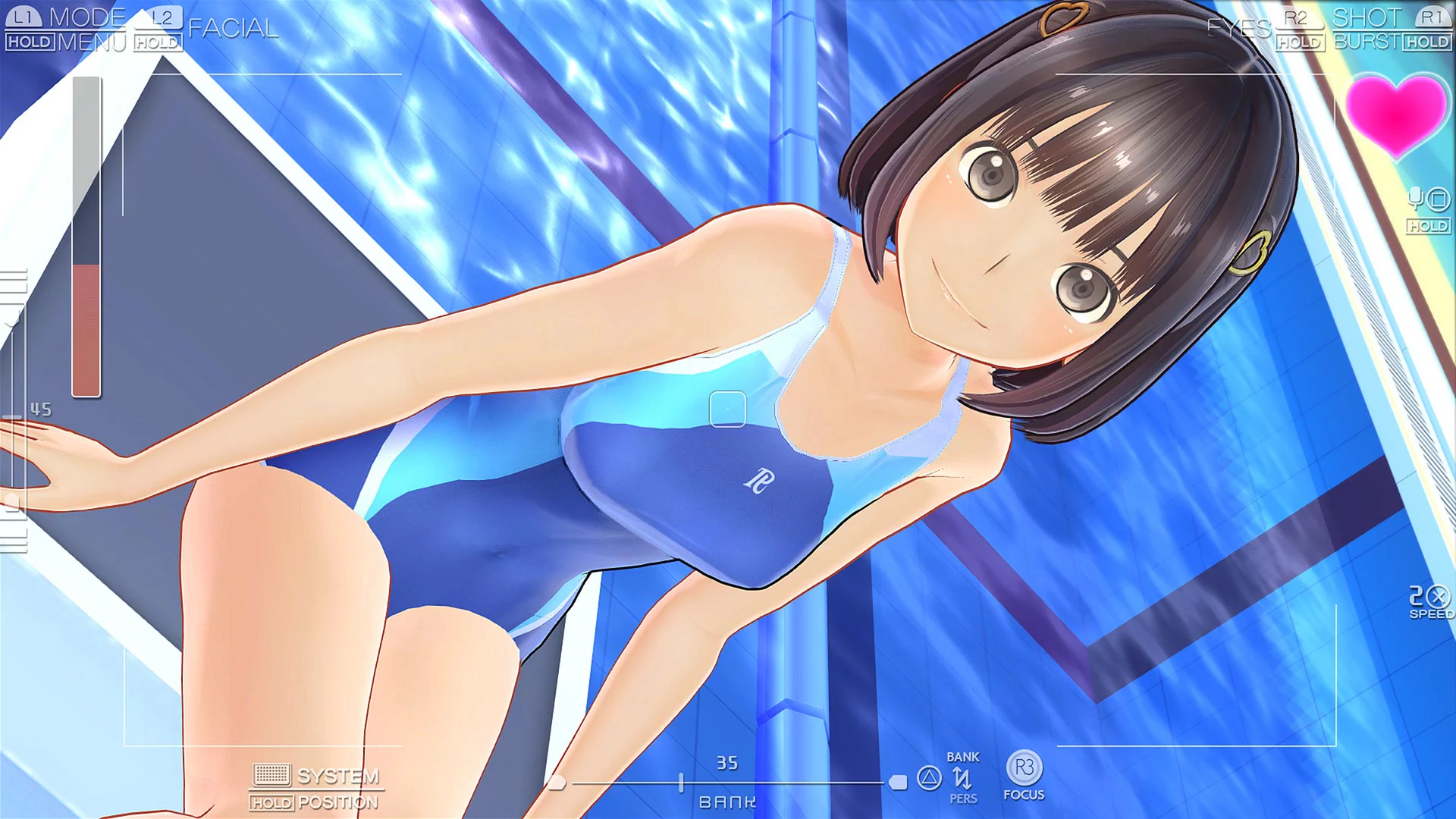Switch between BANK and PERS modes
Screen dimensions: 1456x819
pyautogui.click(x=963, y=777)
